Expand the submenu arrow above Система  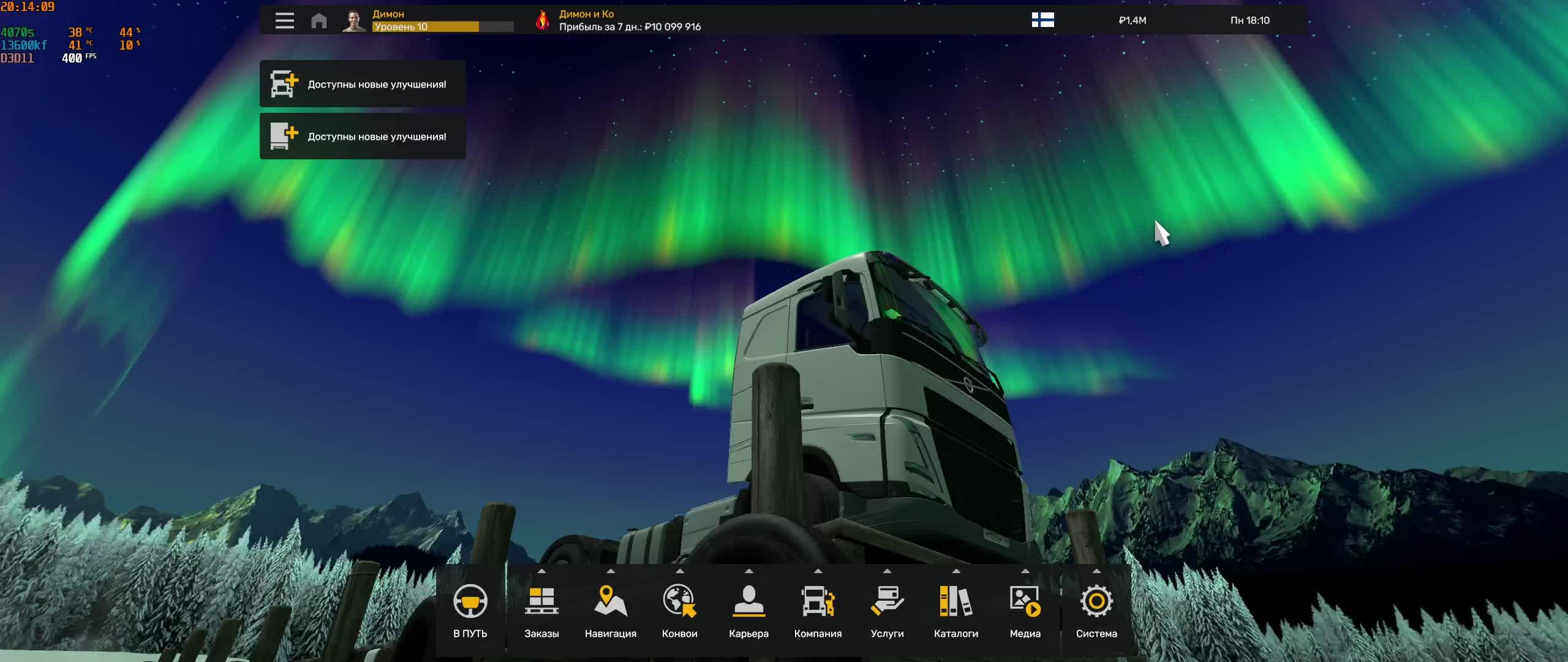[1096, 570]
